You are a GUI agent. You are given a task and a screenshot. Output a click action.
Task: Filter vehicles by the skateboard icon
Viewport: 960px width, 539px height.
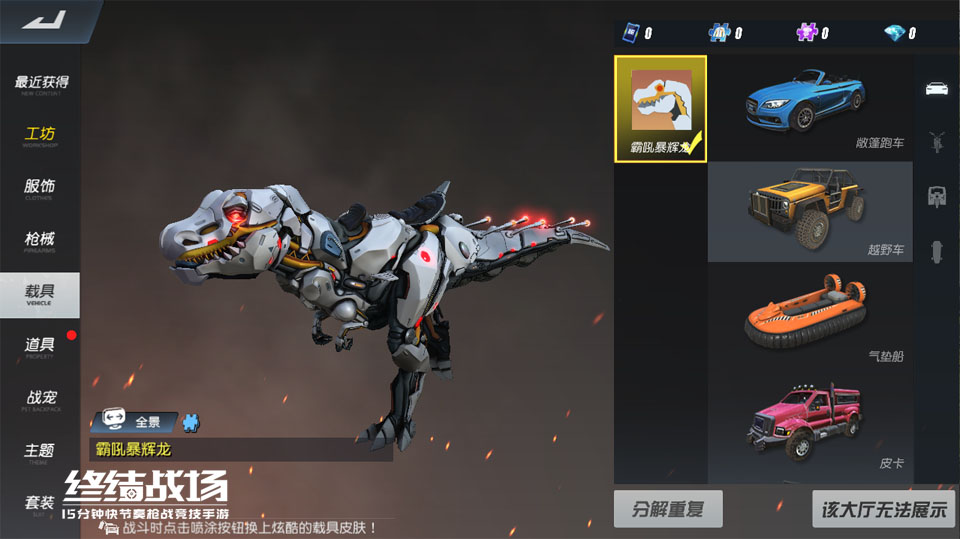[937, 250]
